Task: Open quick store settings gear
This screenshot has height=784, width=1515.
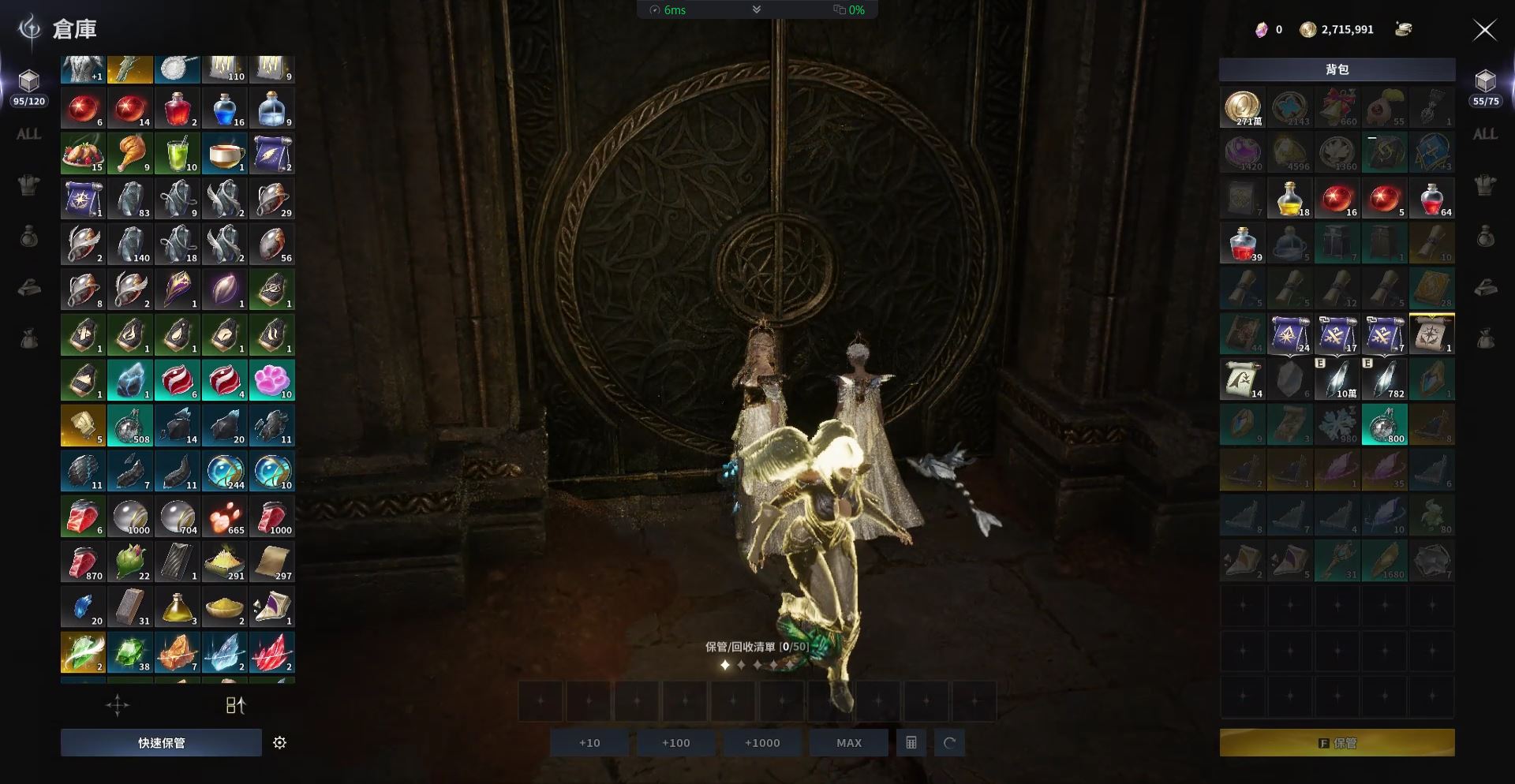Action: [279, 742]
